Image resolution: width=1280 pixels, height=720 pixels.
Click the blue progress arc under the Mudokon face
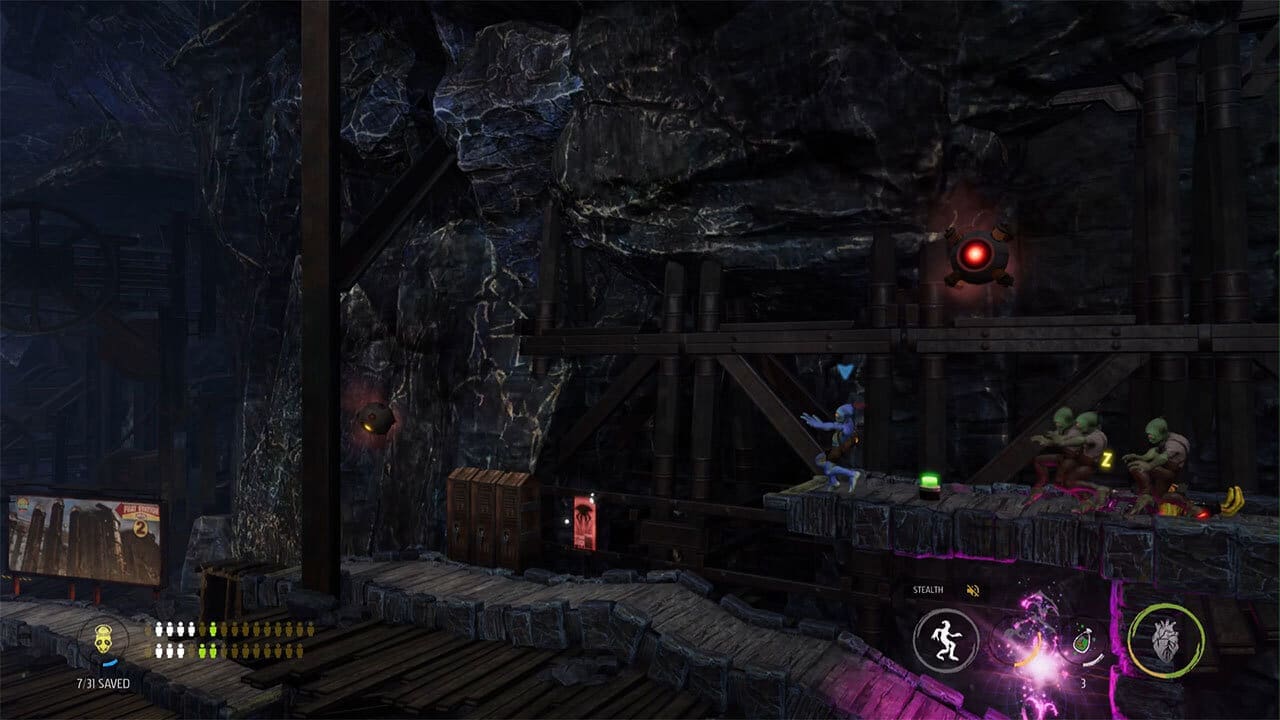tap(112, 662)
